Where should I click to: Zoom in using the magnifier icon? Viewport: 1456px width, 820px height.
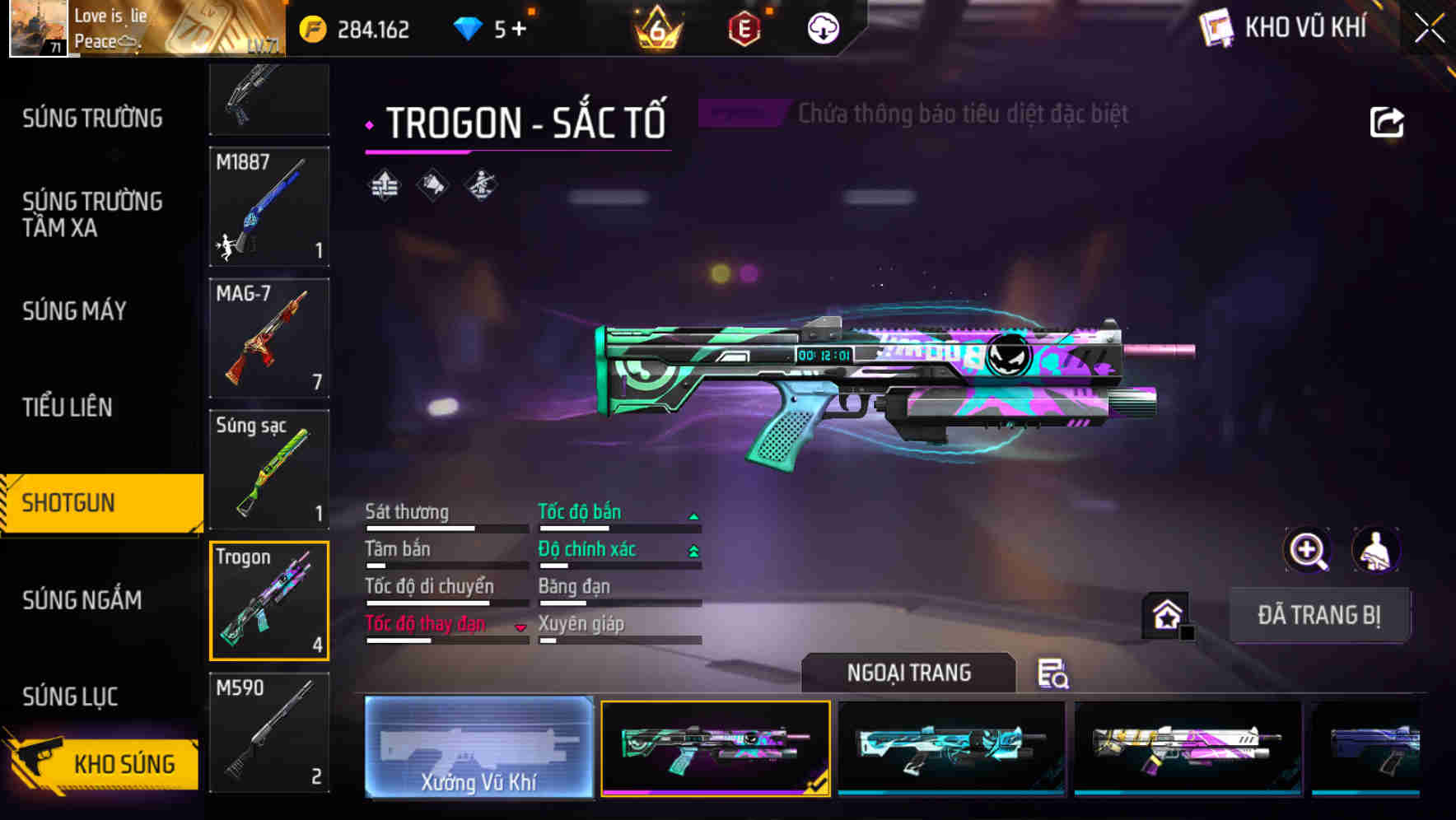[x=1307, y=550]
